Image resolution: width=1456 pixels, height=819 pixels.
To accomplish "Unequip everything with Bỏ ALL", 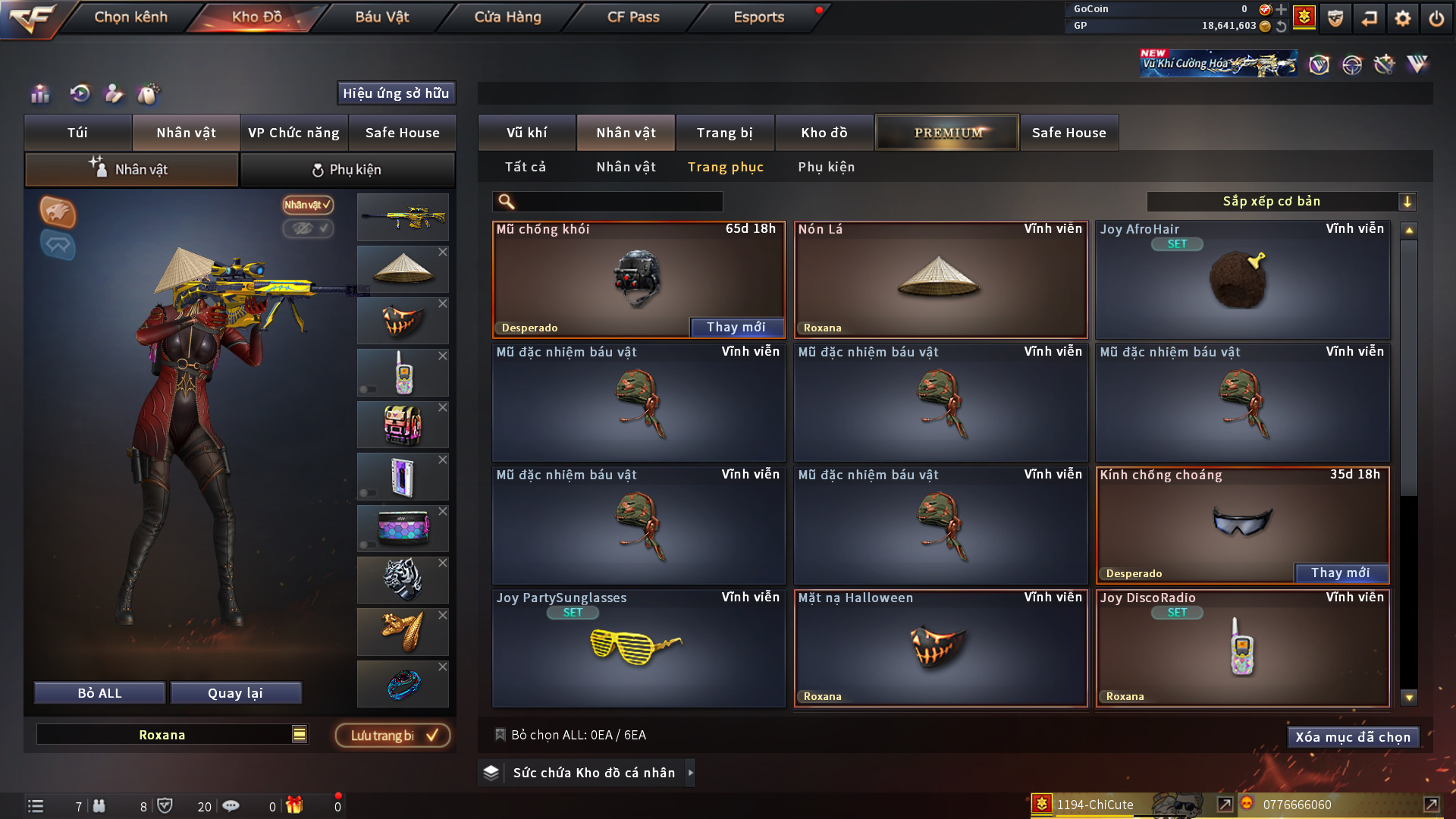I will 99,693.
